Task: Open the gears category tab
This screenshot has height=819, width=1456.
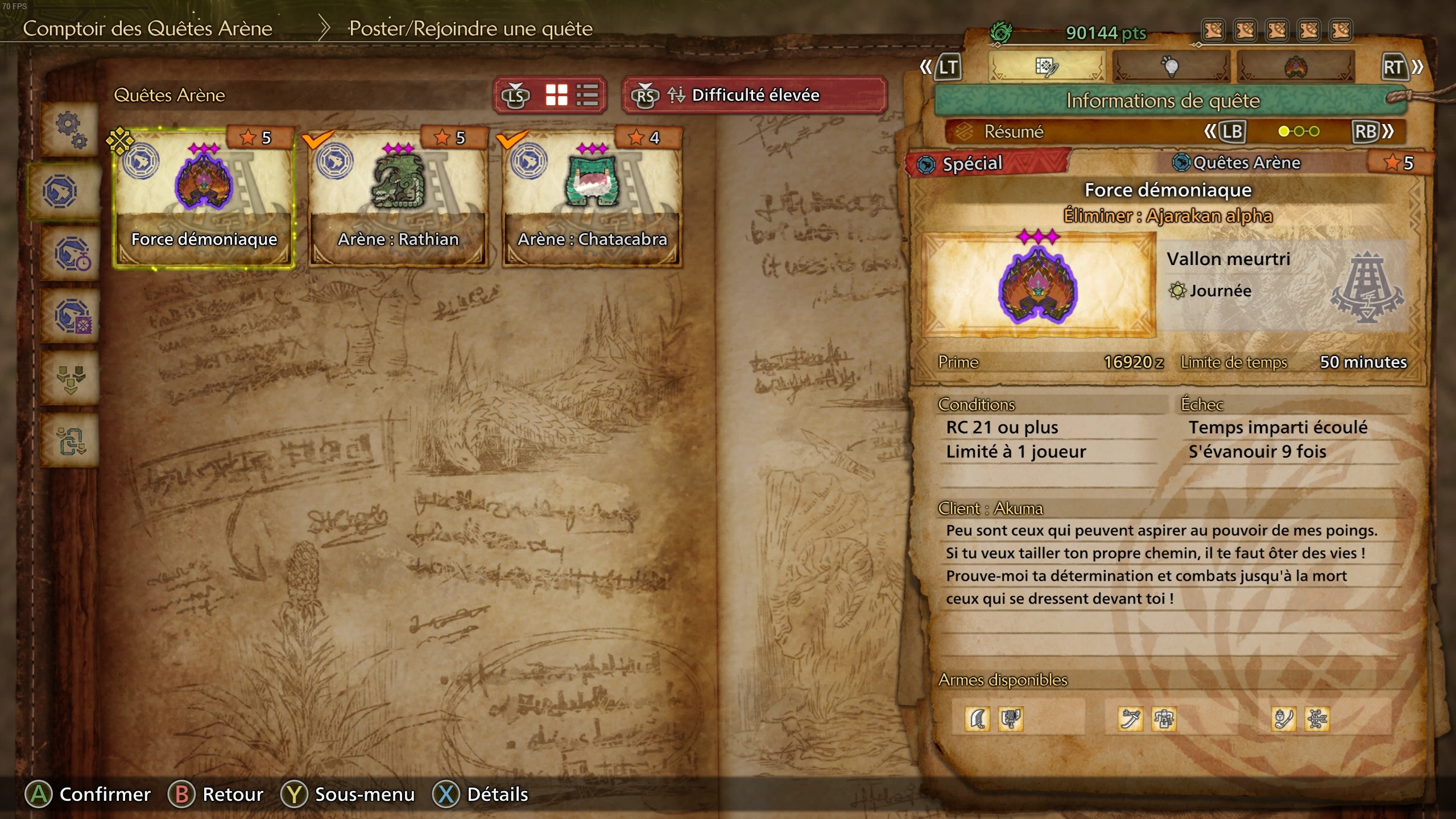Action: pos(71,129)
